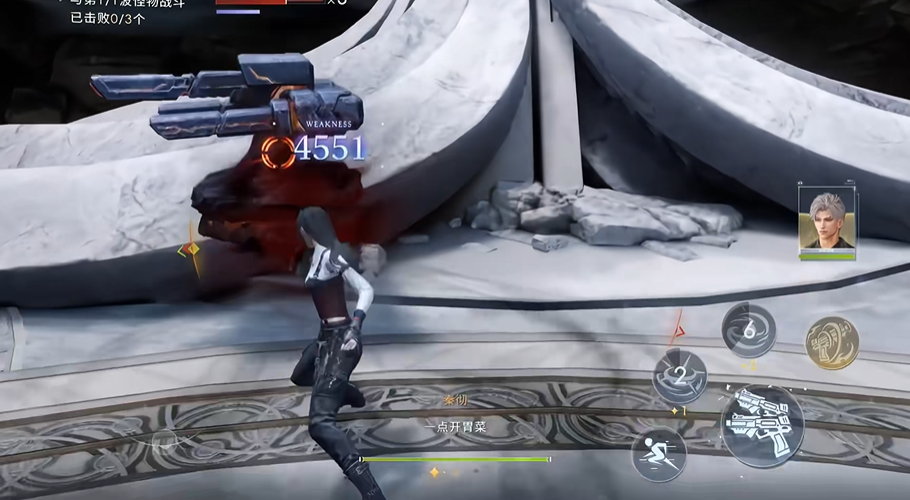The width and height of the screenshot is (910, 500).
Task: Activate the golden gun ultimate skill
Action: pos(832,343)
